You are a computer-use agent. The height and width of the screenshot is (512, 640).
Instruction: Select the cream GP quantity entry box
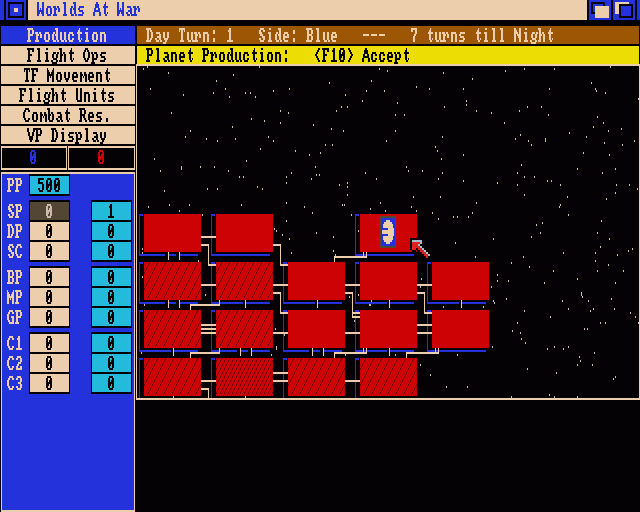pos(49,317)
